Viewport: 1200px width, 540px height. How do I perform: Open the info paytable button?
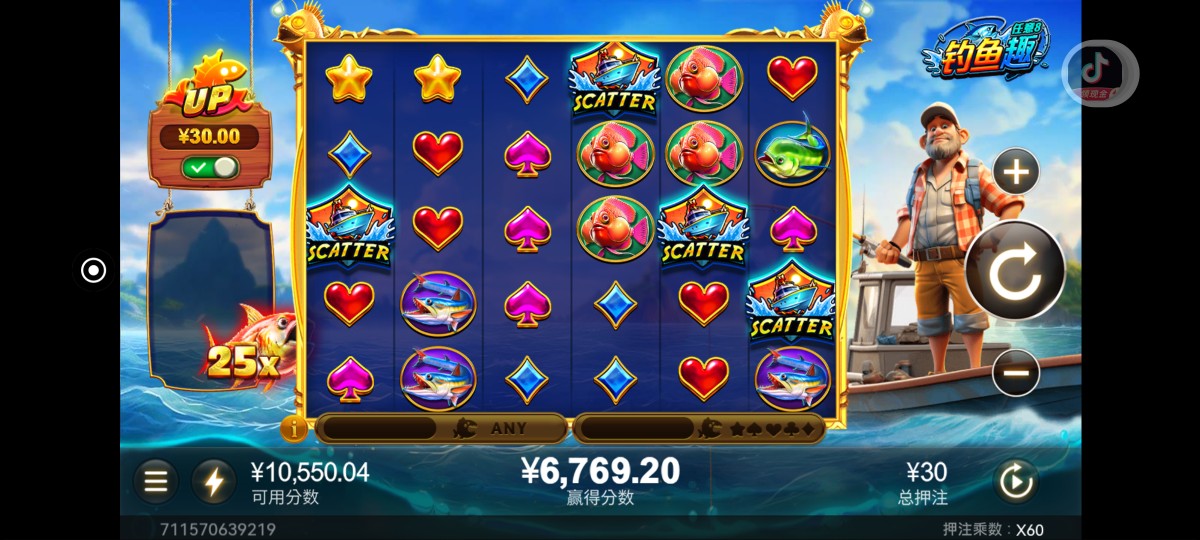(x=294, y=429)
